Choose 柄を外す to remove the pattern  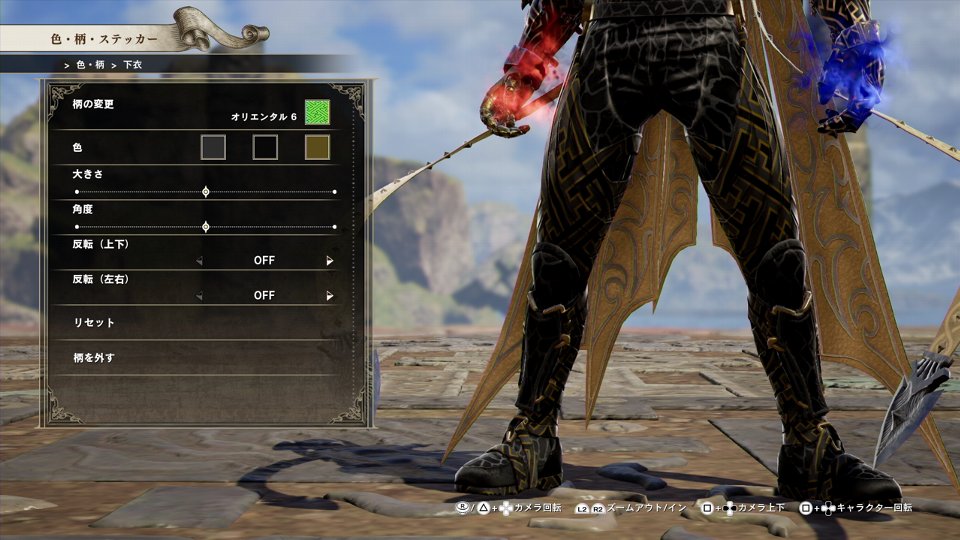coord(96,357)
